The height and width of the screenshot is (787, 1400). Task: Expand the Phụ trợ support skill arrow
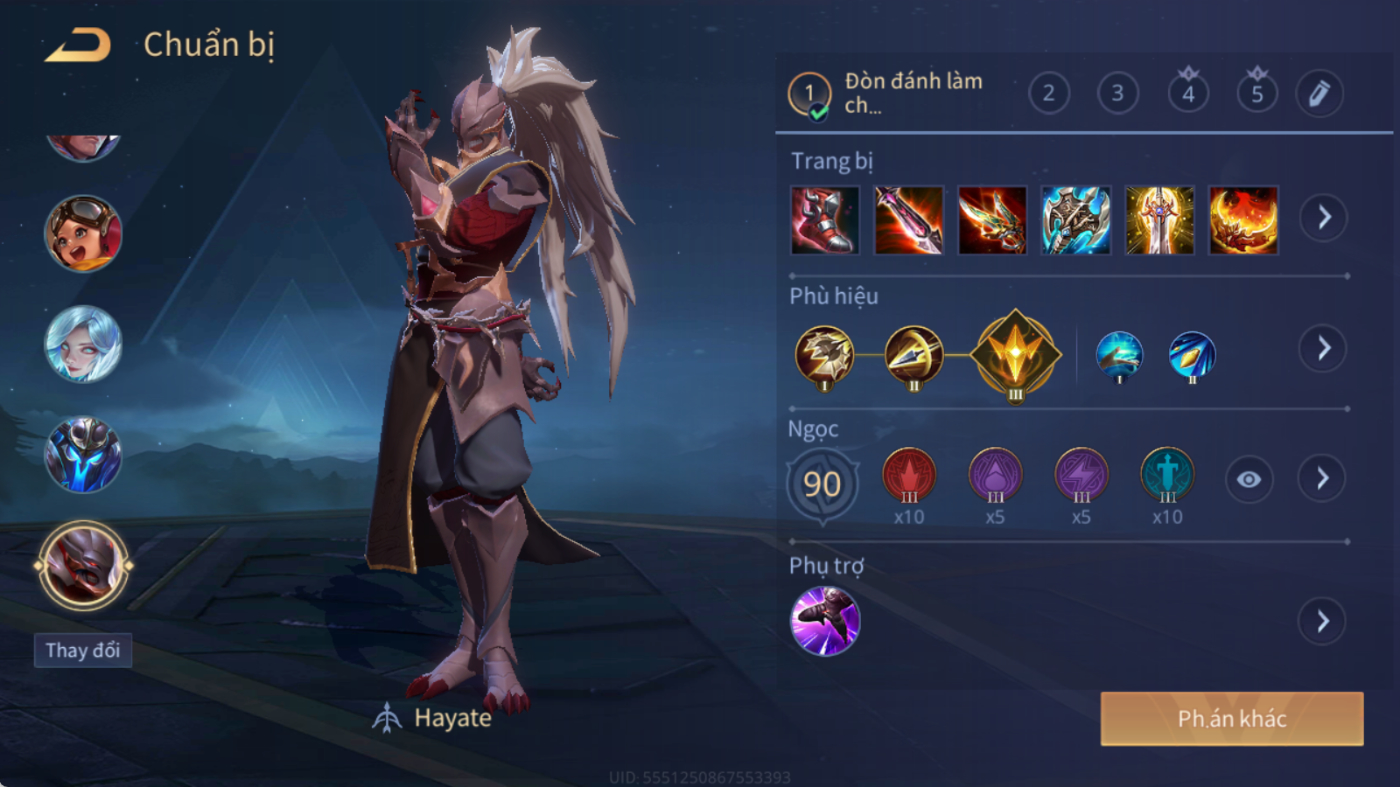click(1323, 621)
